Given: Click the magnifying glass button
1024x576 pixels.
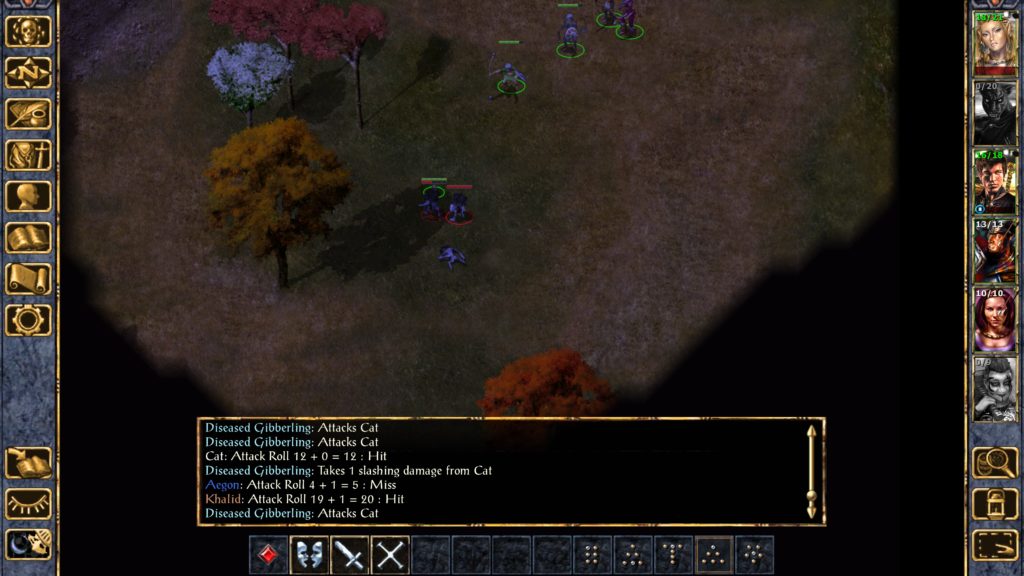Looking at the screenshot, I should point(995,462).
